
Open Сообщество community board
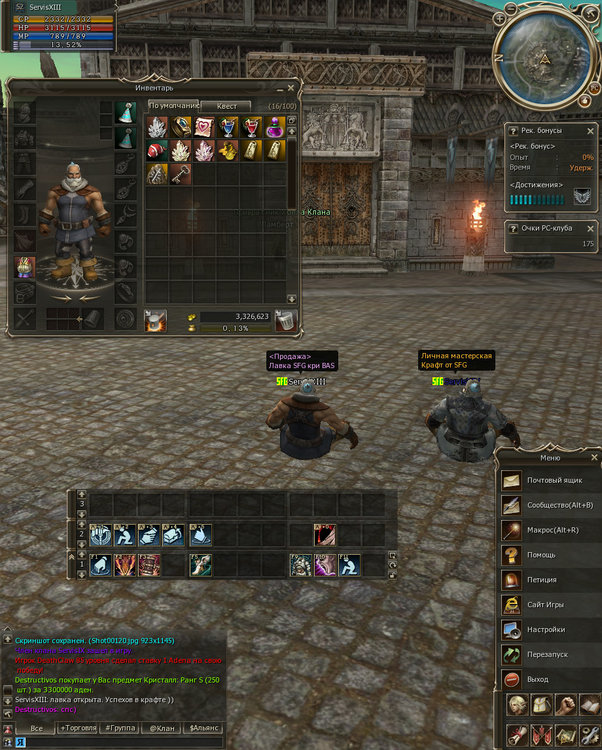559,505
